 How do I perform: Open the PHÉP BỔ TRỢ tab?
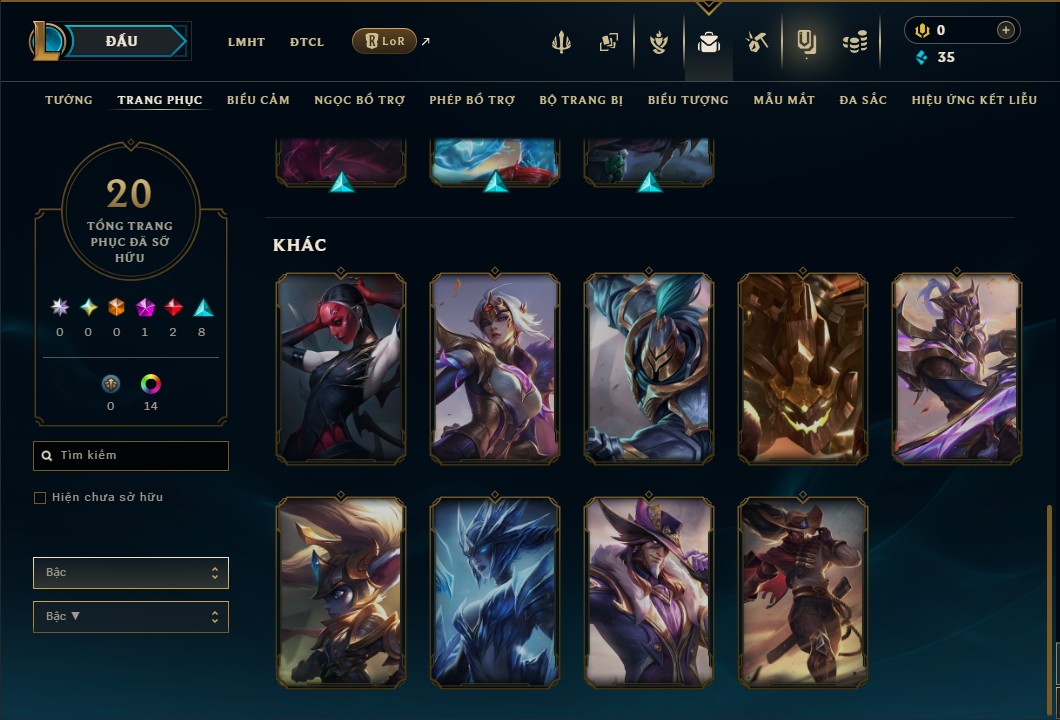click(472, 100)
